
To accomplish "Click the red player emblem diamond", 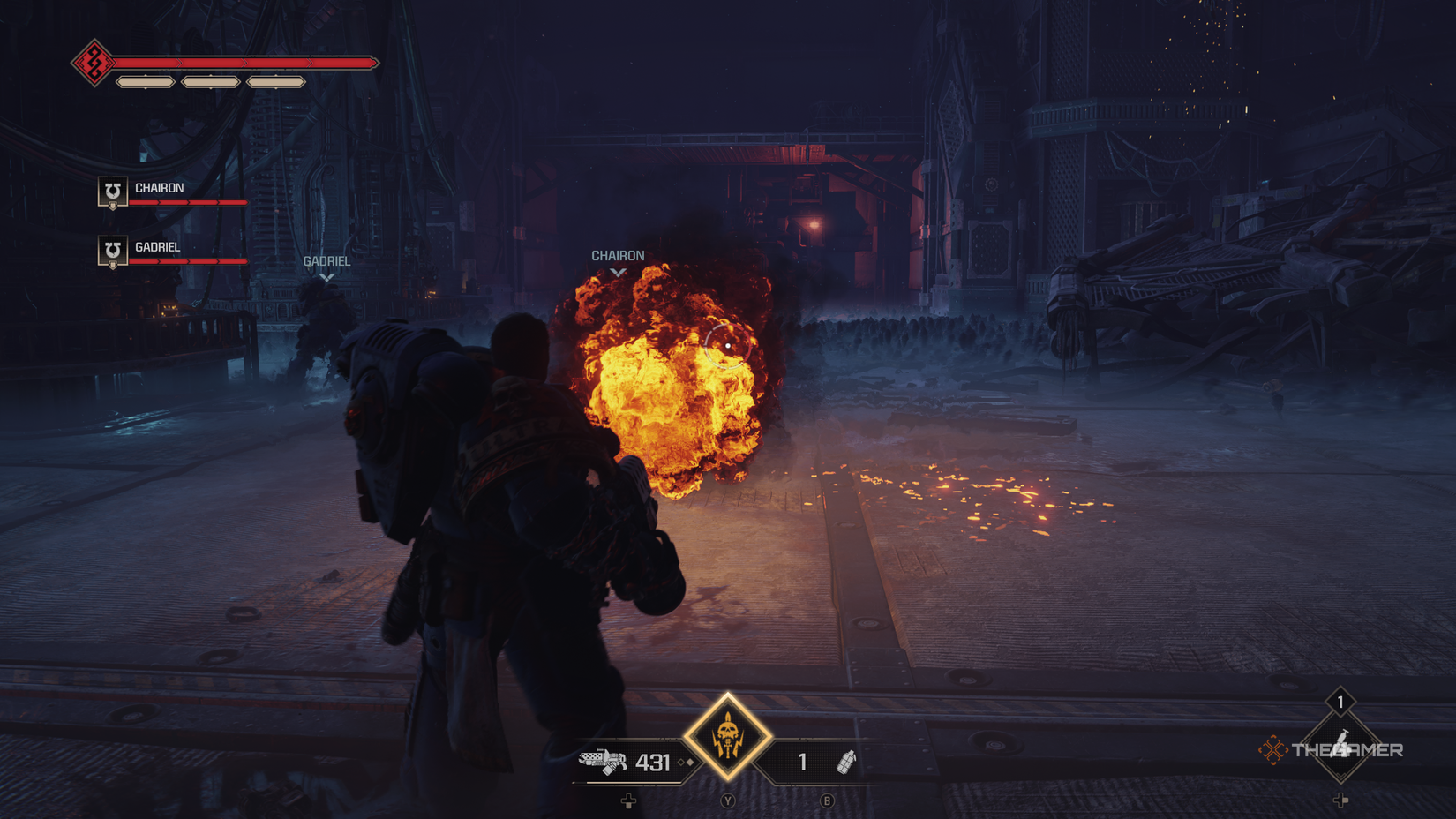I will click(93, 63).
